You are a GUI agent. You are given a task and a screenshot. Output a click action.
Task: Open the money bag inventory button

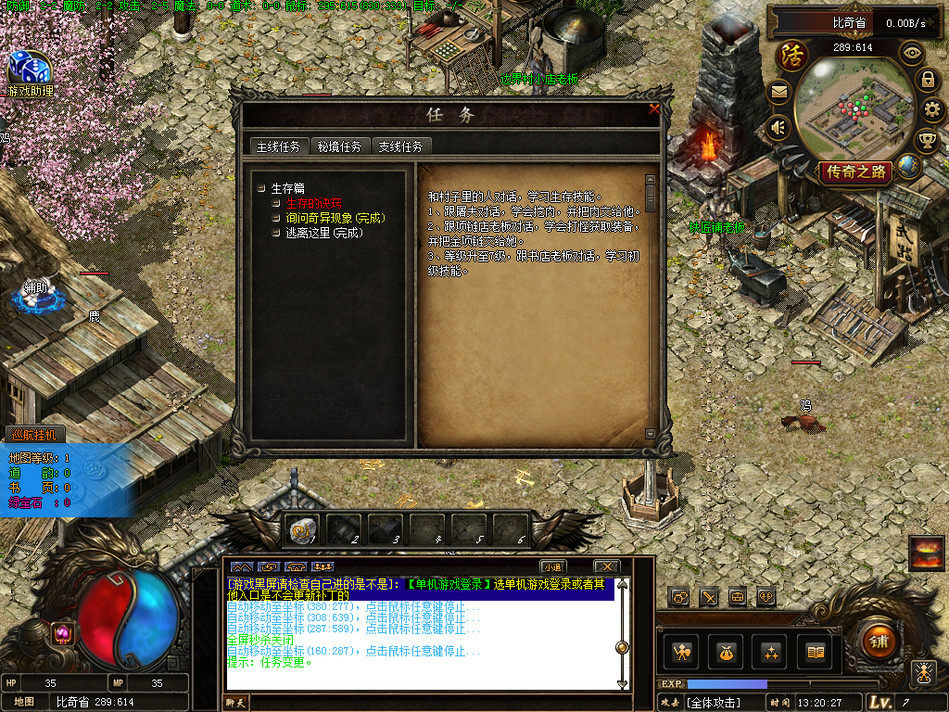pyautogui.click(x=727, y=652)
